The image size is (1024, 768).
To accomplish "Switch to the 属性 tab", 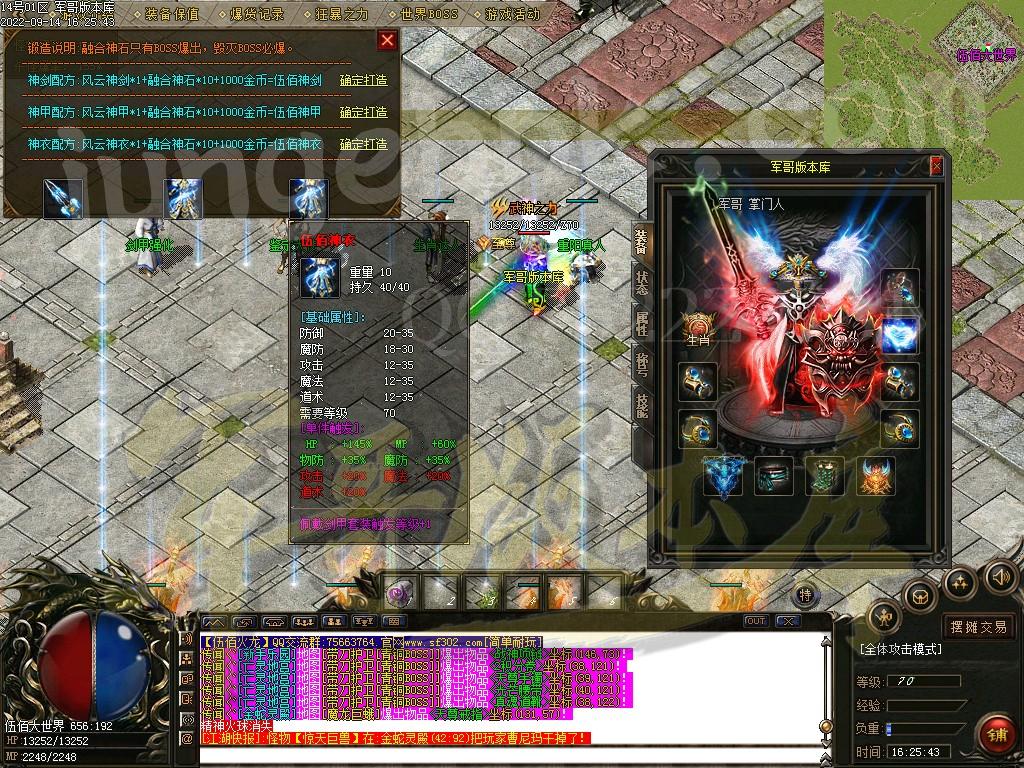I will [x=641, y=321].
